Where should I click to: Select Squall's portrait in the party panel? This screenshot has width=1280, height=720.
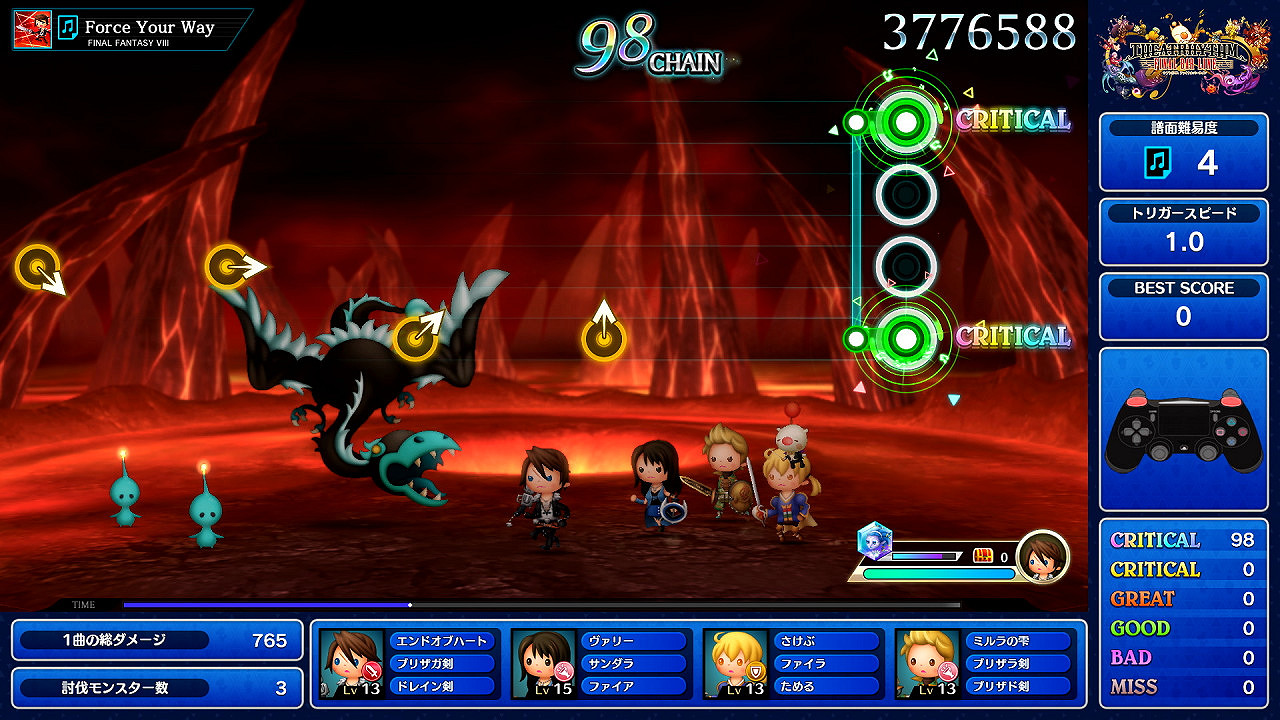[x=352, y=663]
